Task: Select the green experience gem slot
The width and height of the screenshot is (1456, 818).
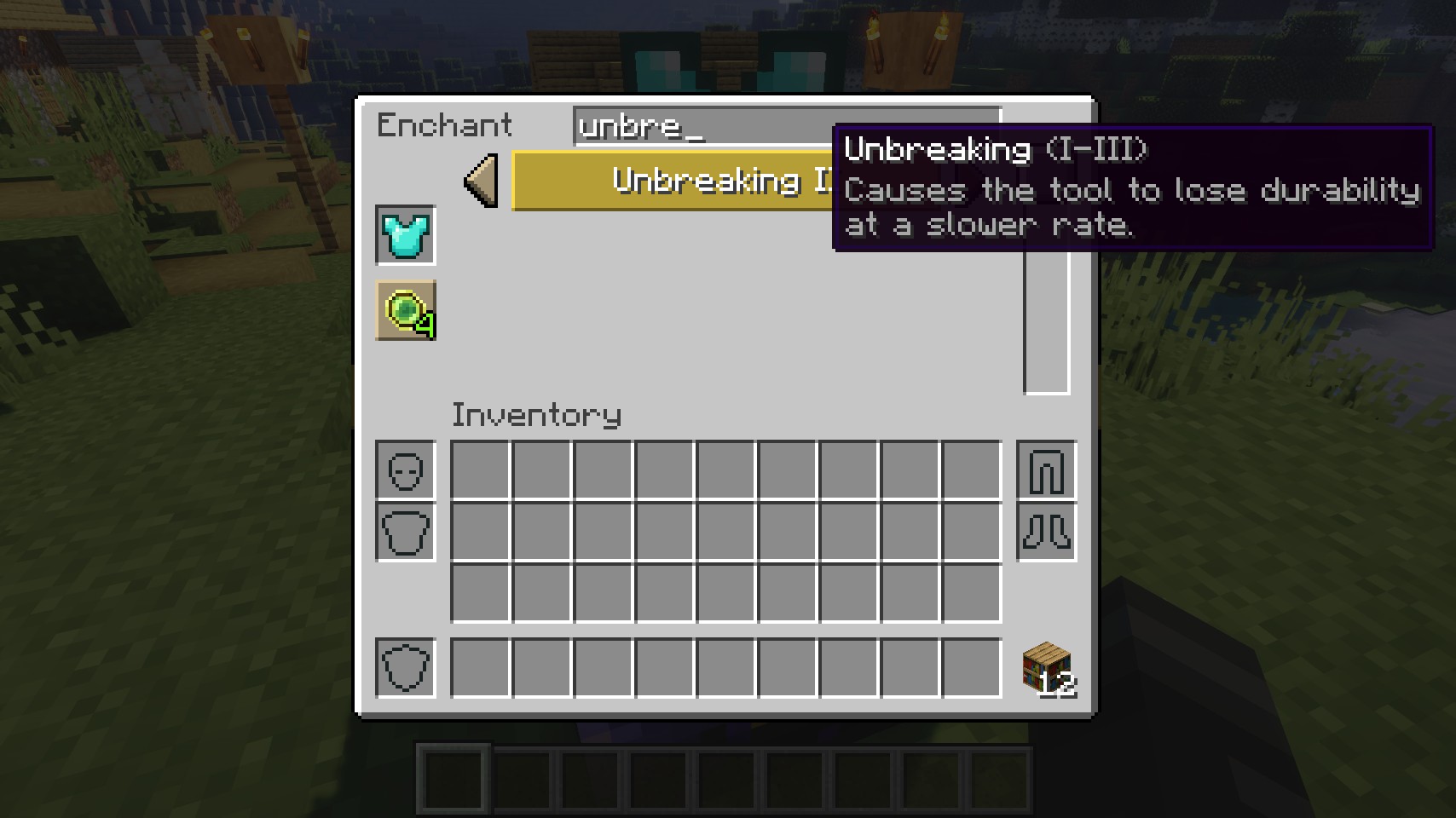Action: pos(406,310)
